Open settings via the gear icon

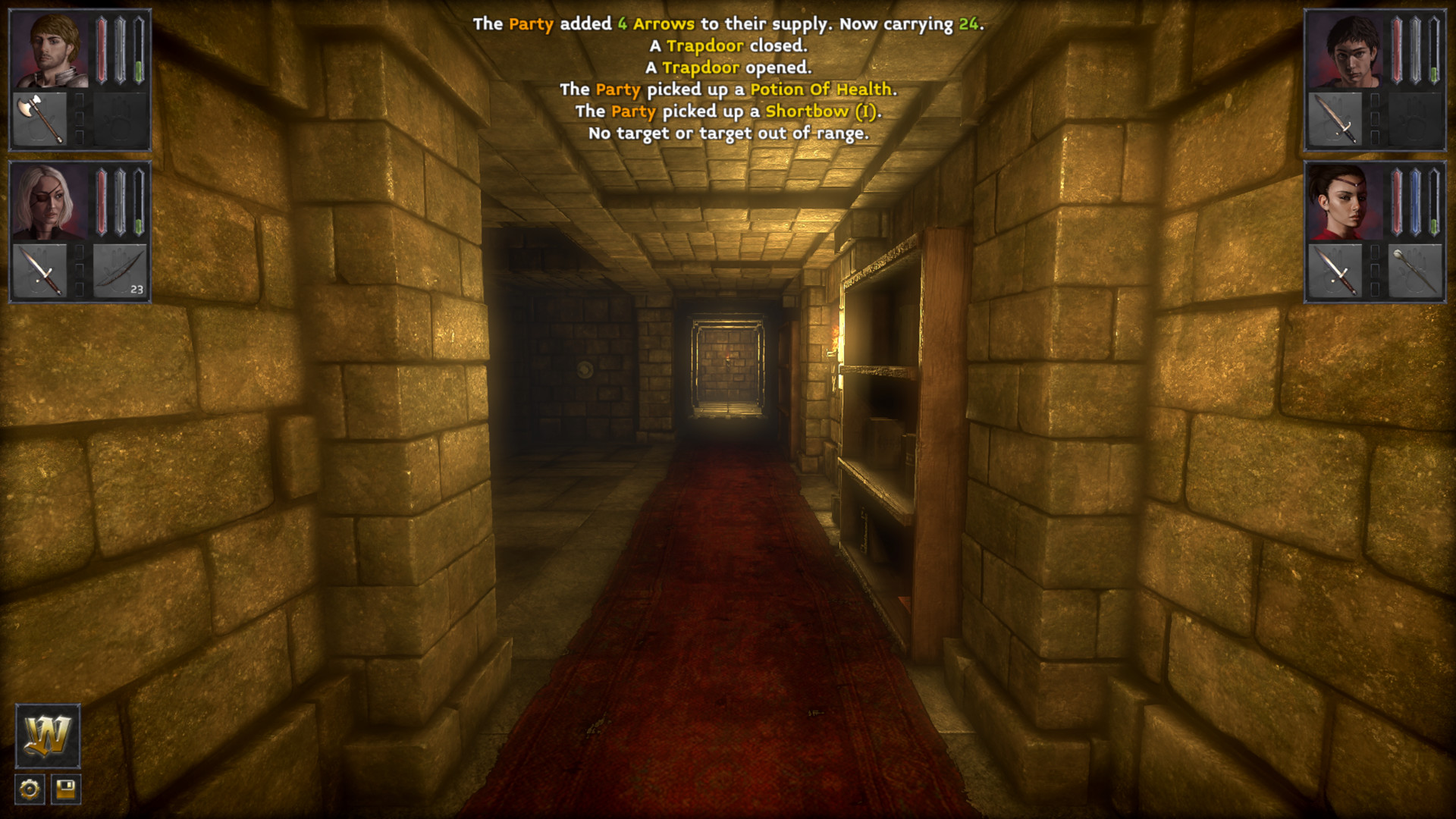[28, 790]
